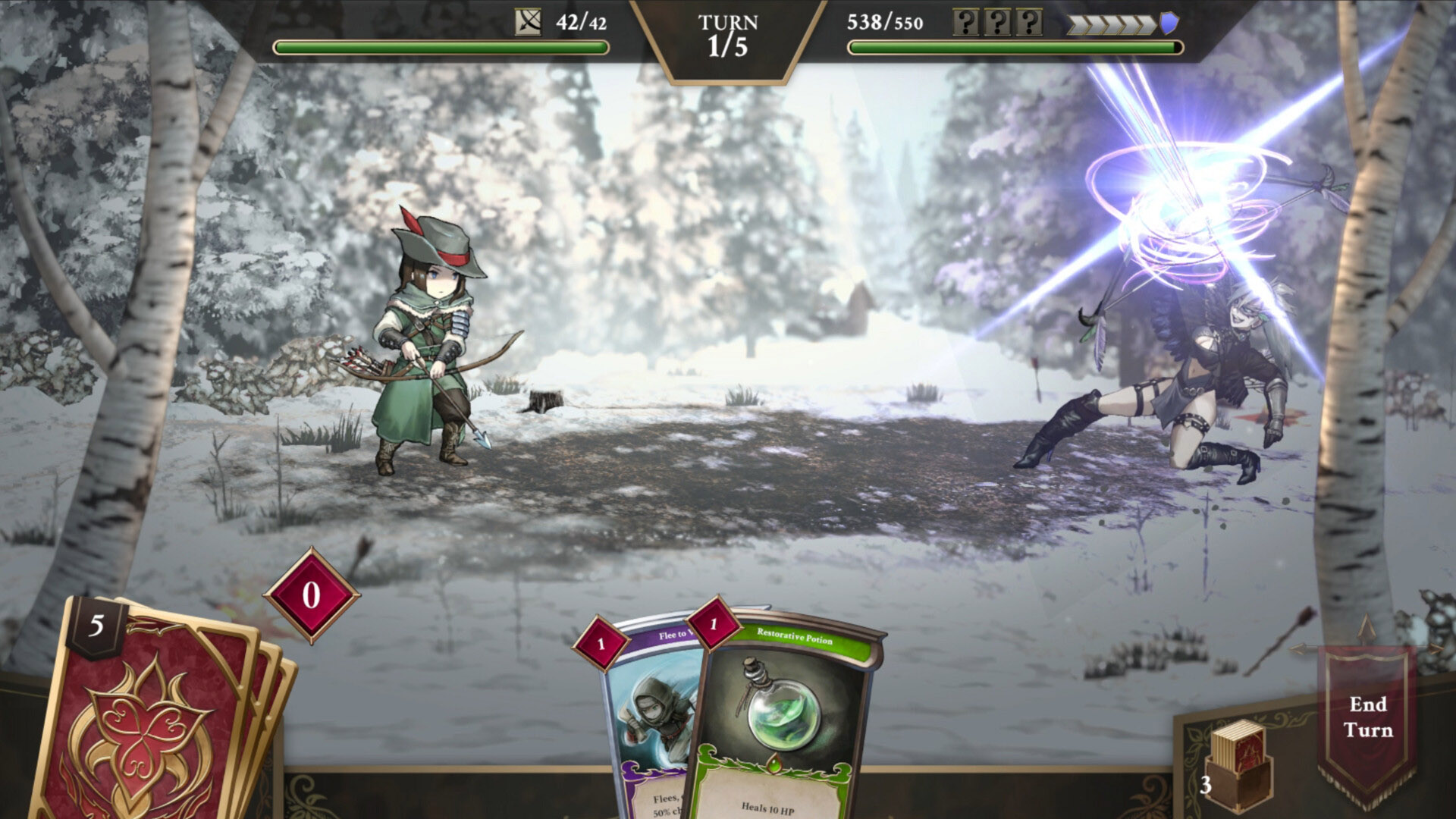End the current turn
The width and height of the screenshot is (1456, 819).
tap(1367, 718)
